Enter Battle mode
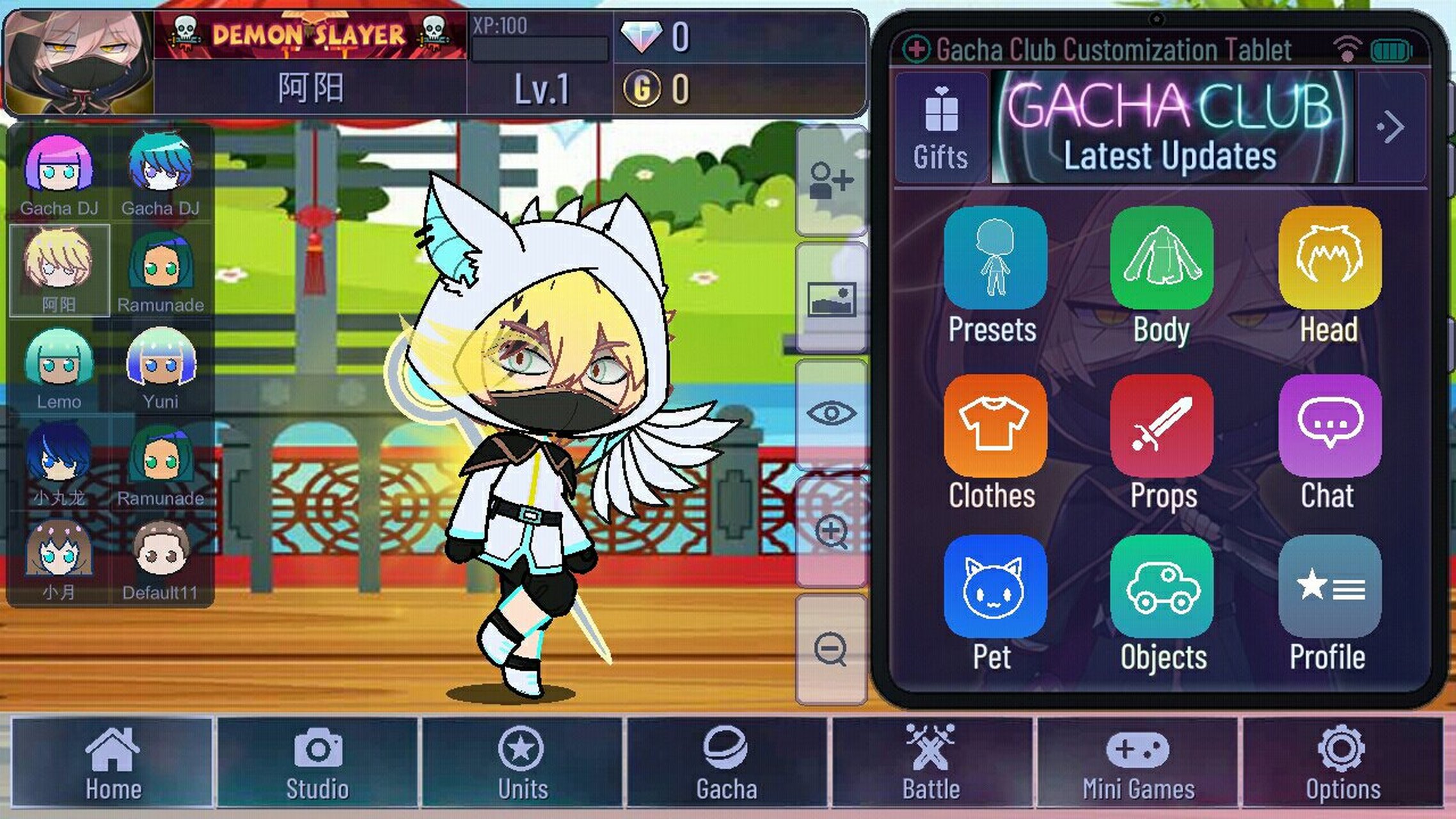This screenshot has width=1456, height=819. (931, 762)
